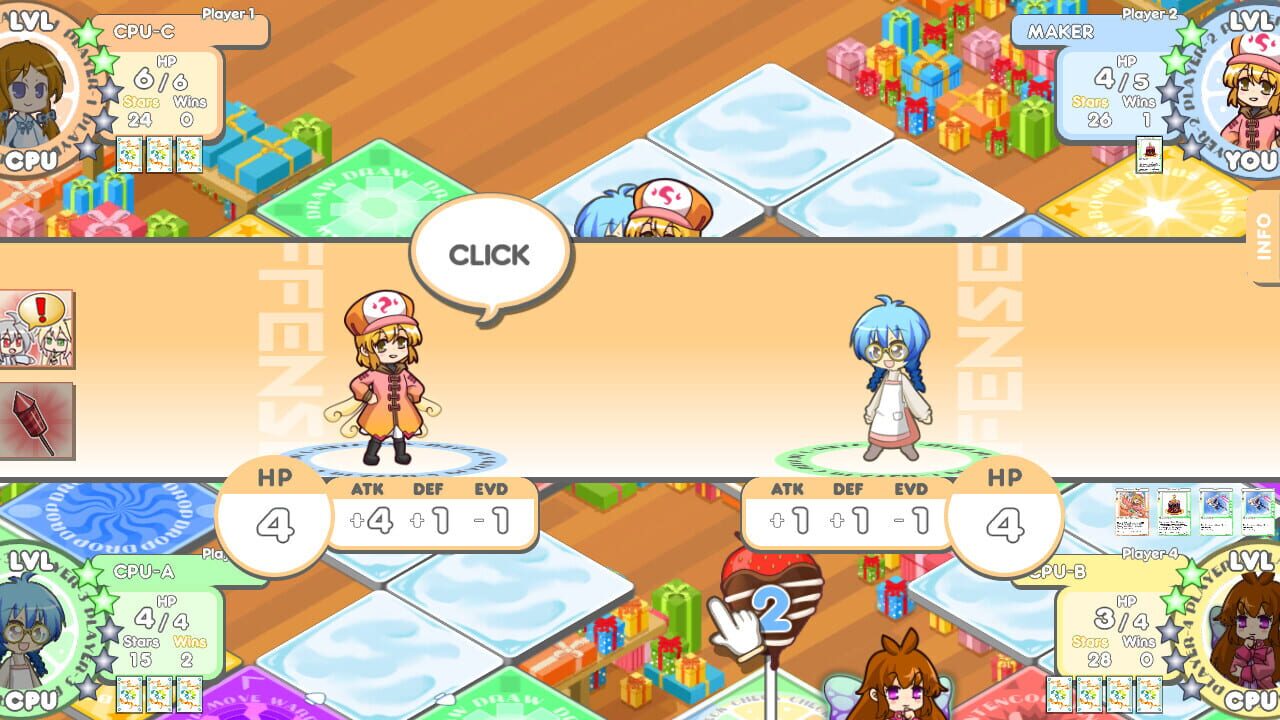The width and height of the screenshot is (1280, 720).
Task: Select the YOU label on Player 2's frame
Action: click(1249, 159)
